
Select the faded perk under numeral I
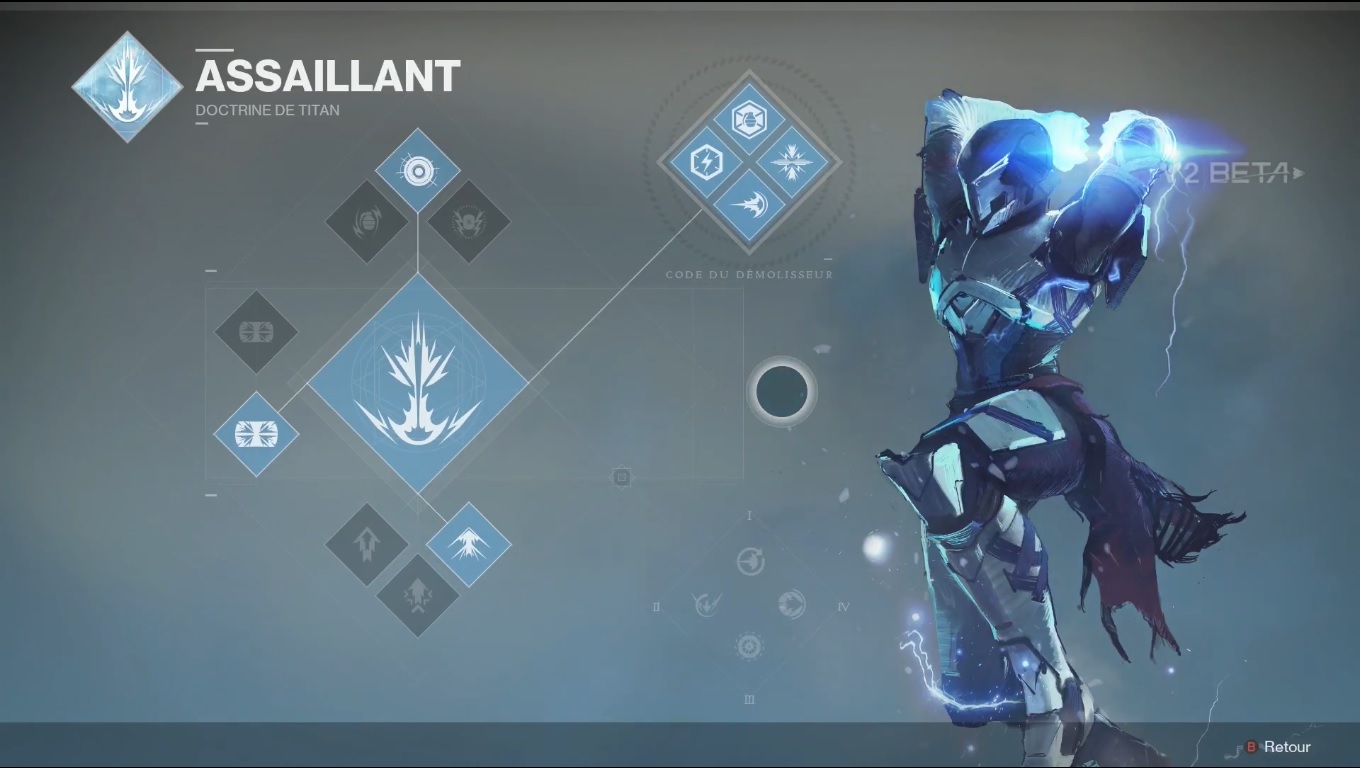750,561
